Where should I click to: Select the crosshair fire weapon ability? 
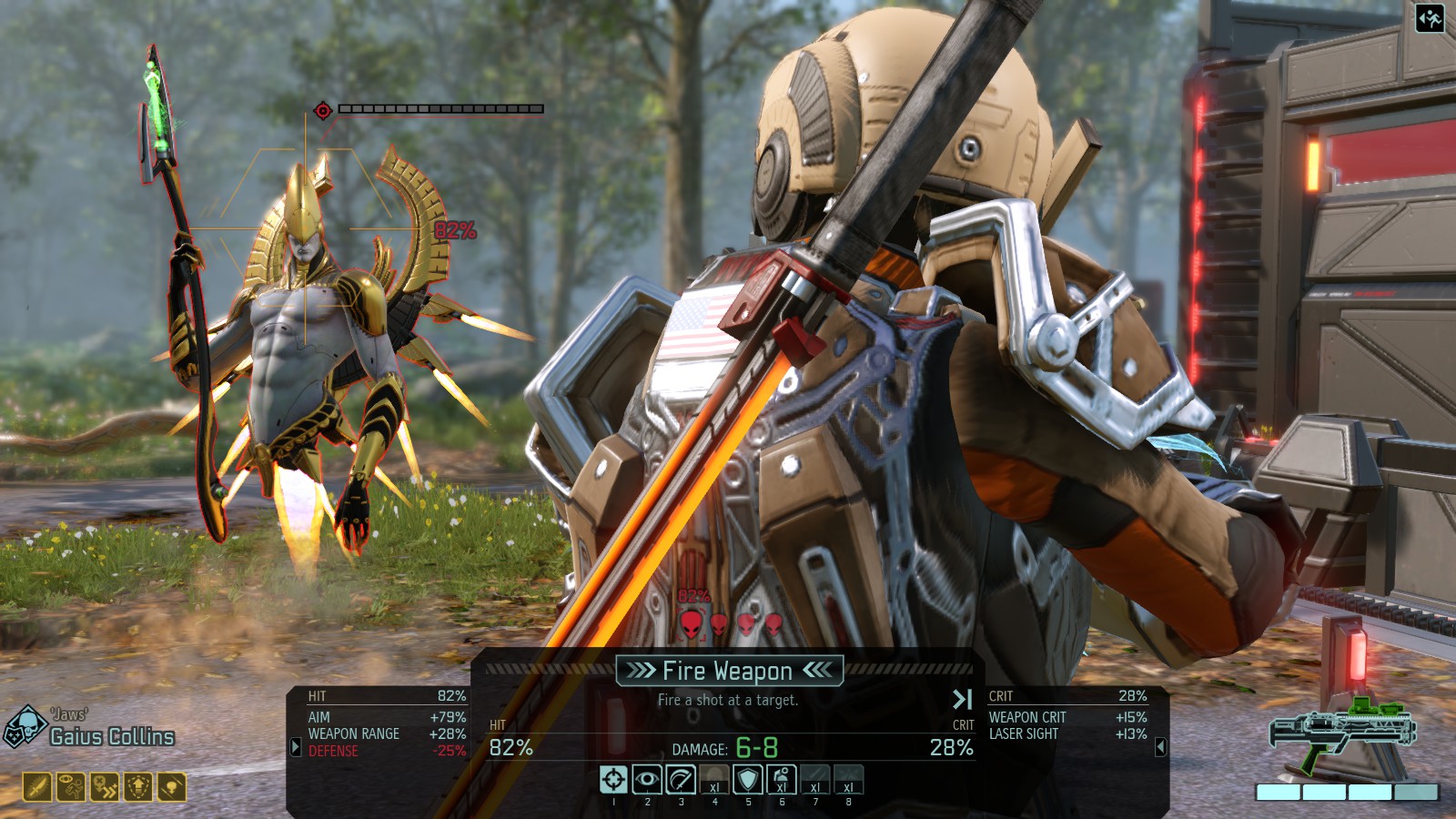613,780
